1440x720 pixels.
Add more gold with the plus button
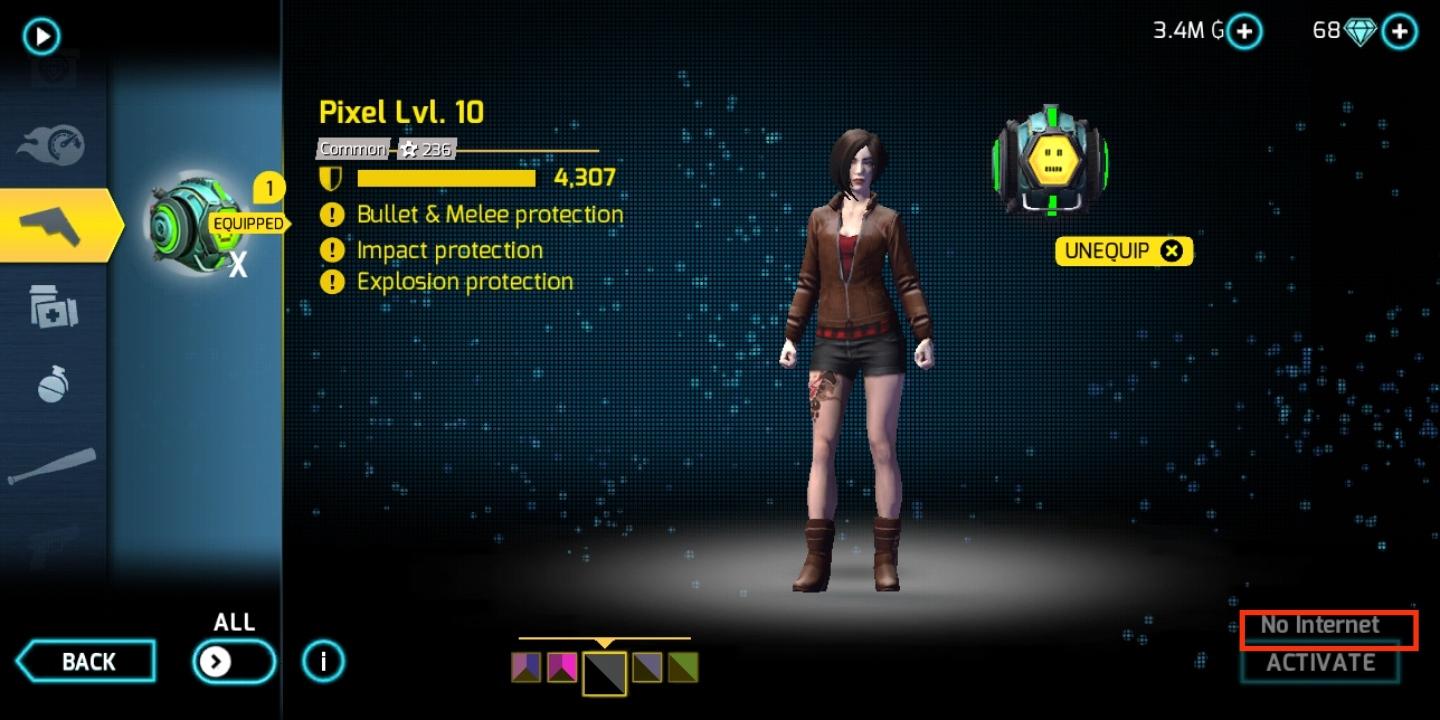coord(1245,32)
